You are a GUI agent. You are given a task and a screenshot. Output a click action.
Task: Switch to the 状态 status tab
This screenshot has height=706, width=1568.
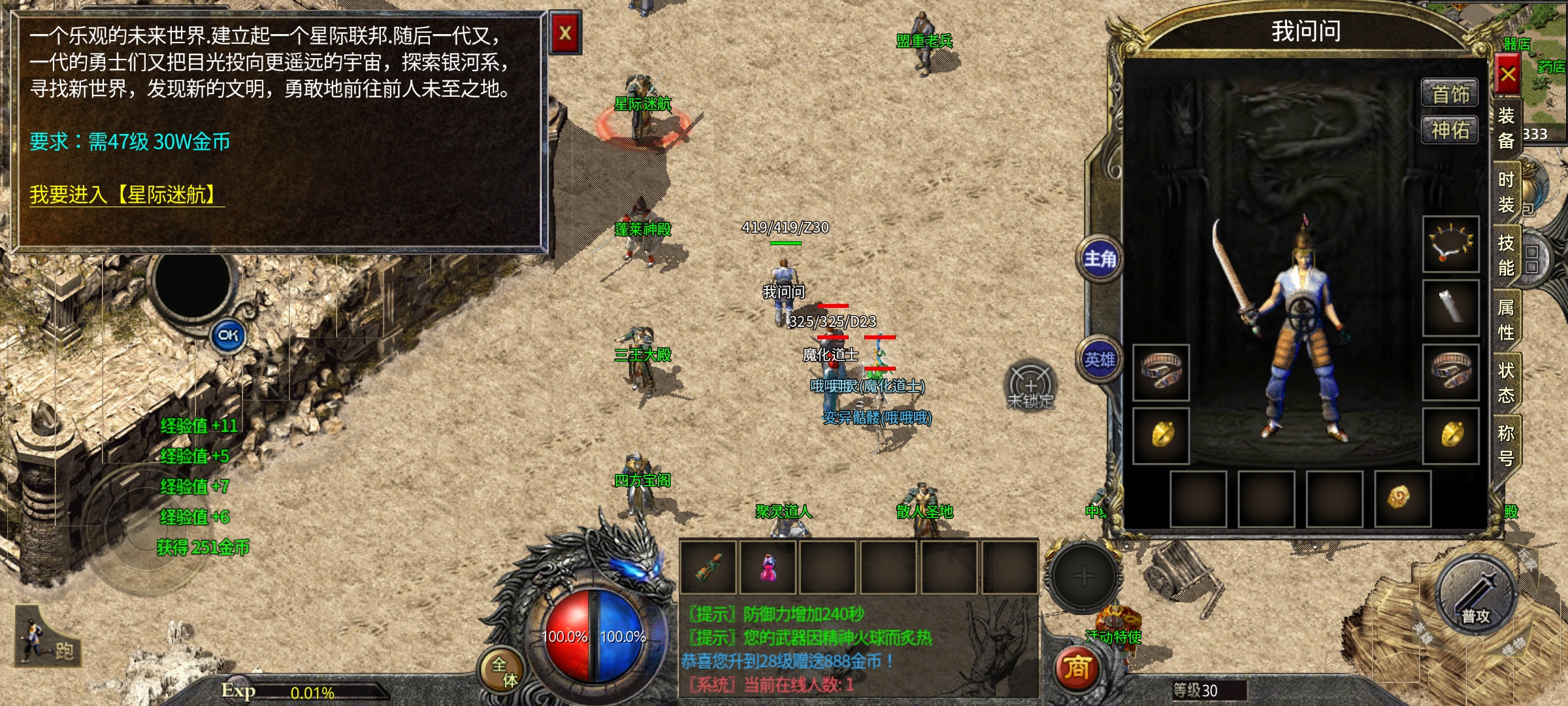(x=1507, y=382)
